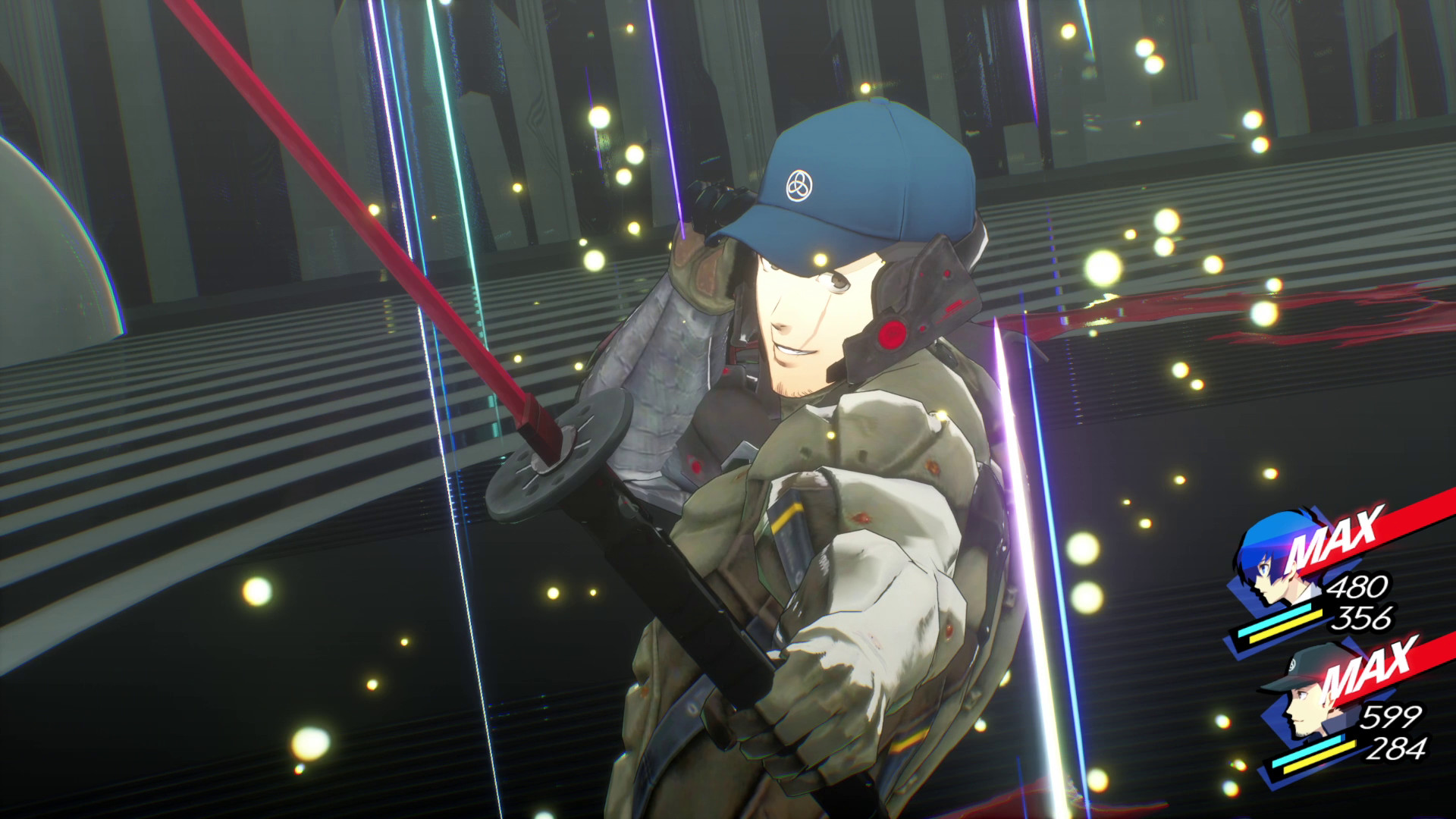Image resolution: width=1456 pixels, height=819 pixels.
Task: Click the SP value 284 text
Action: [x=1398, y=751]
